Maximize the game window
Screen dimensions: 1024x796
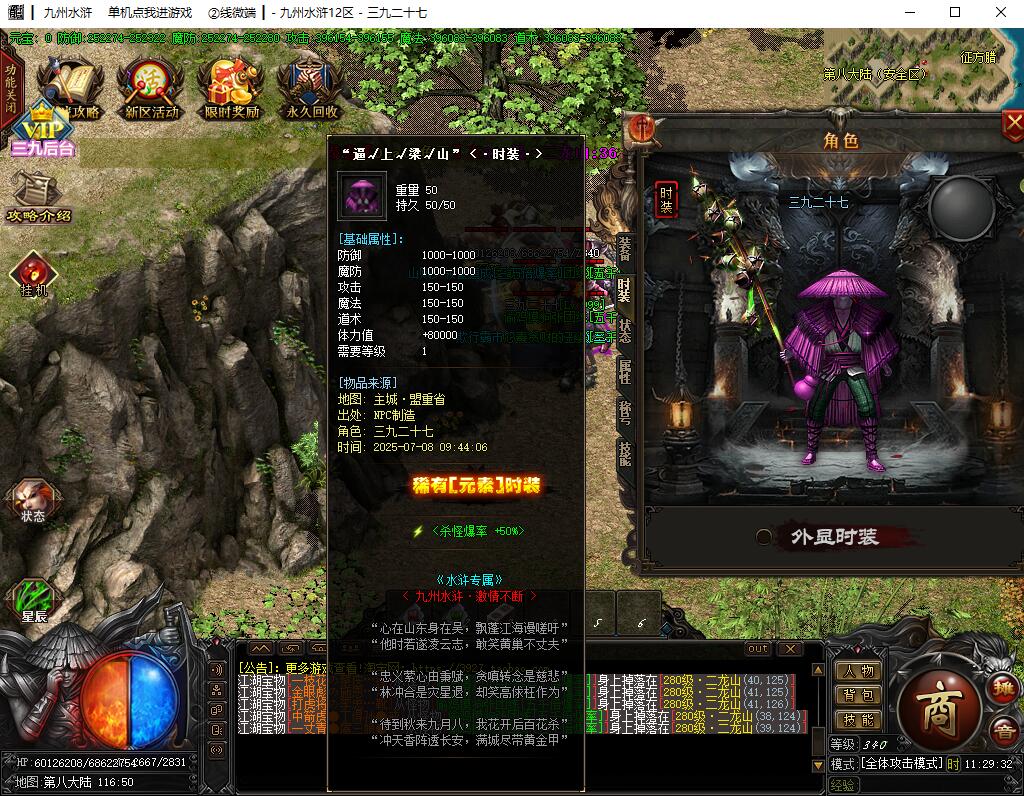955,12
